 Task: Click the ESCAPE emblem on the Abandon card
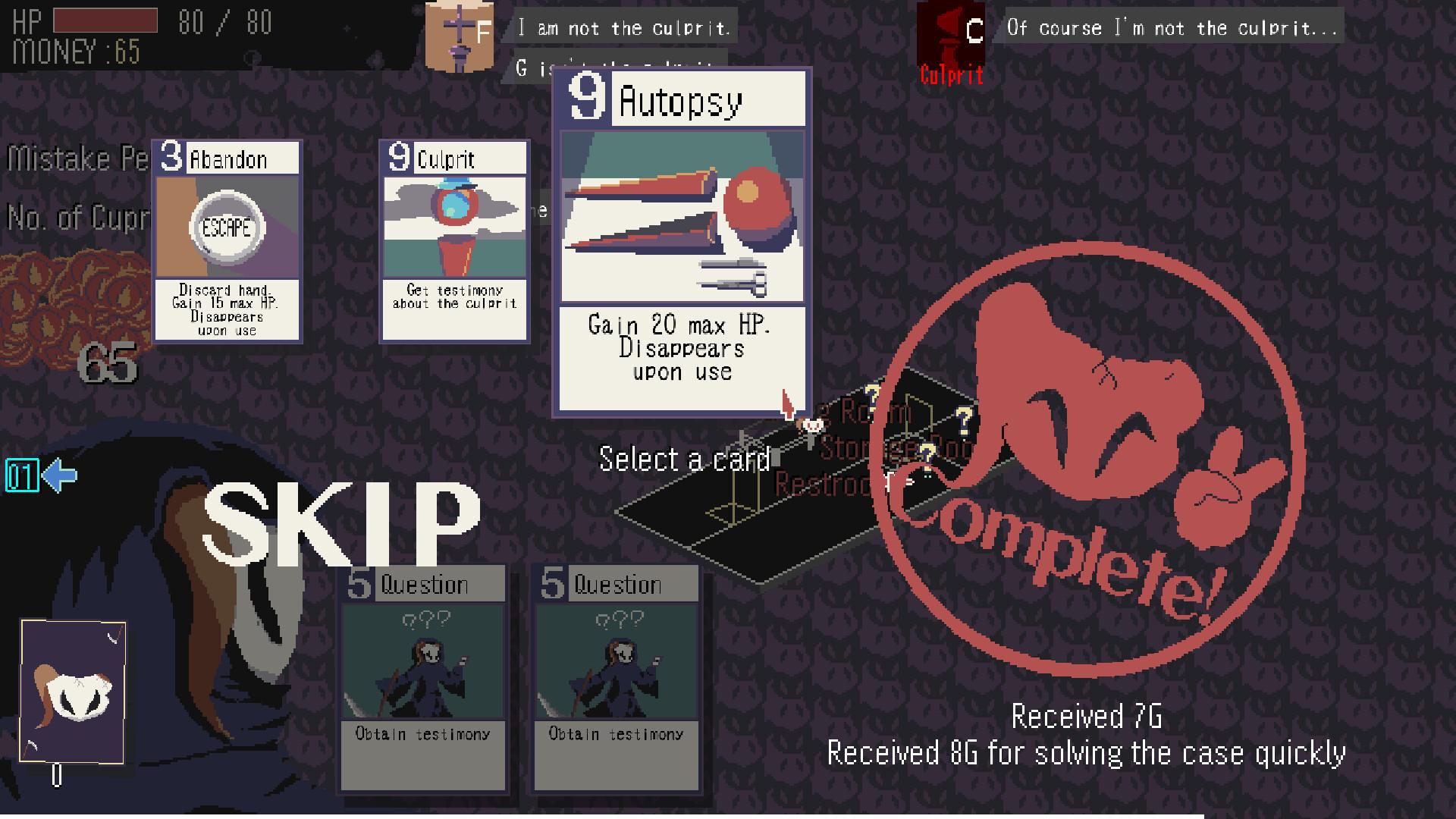coord(228,226)
